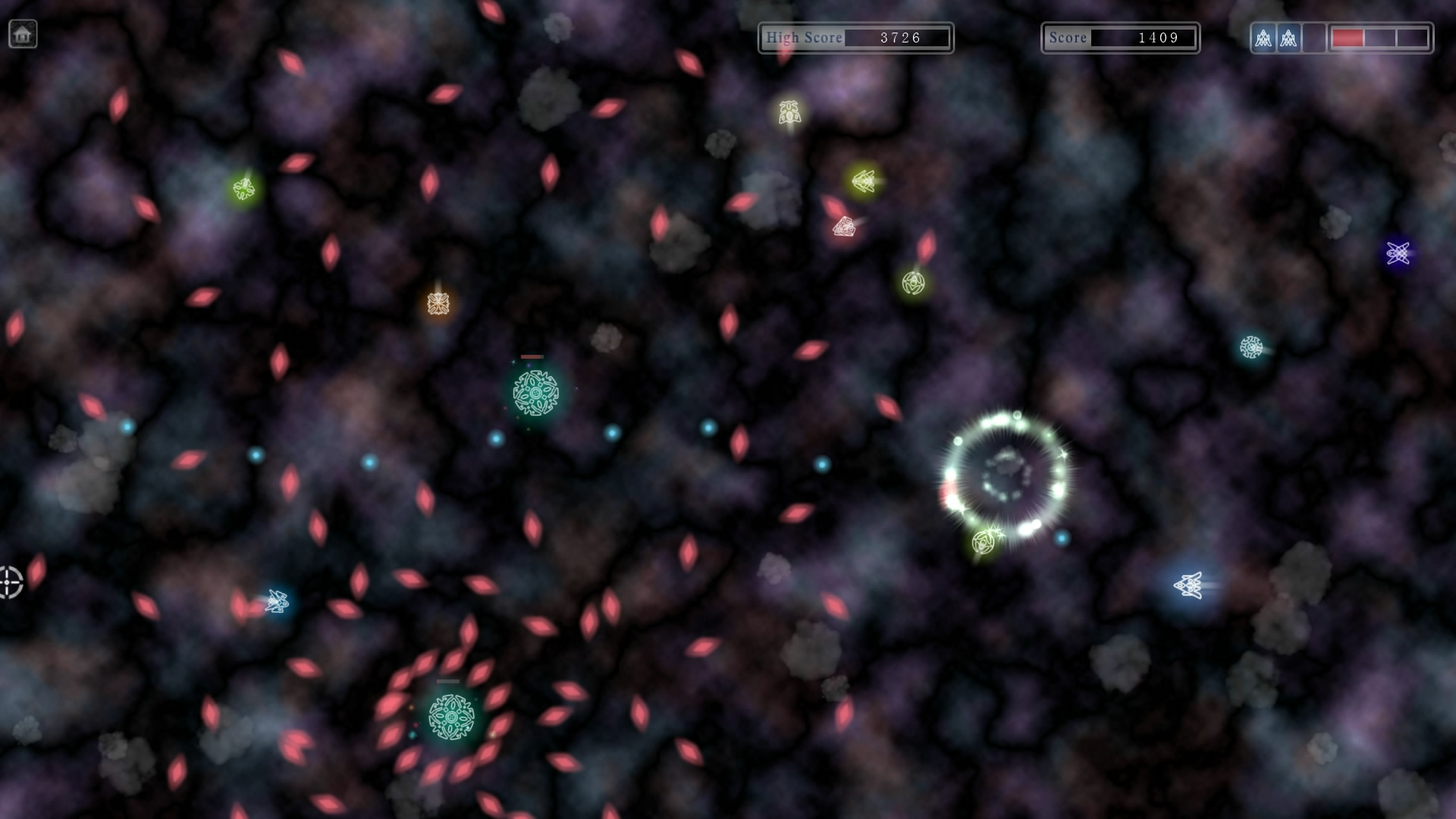Click the home button to exit level
This screenshot has height=819, width=1456.
pyautogui.click(x=23, y=33)
